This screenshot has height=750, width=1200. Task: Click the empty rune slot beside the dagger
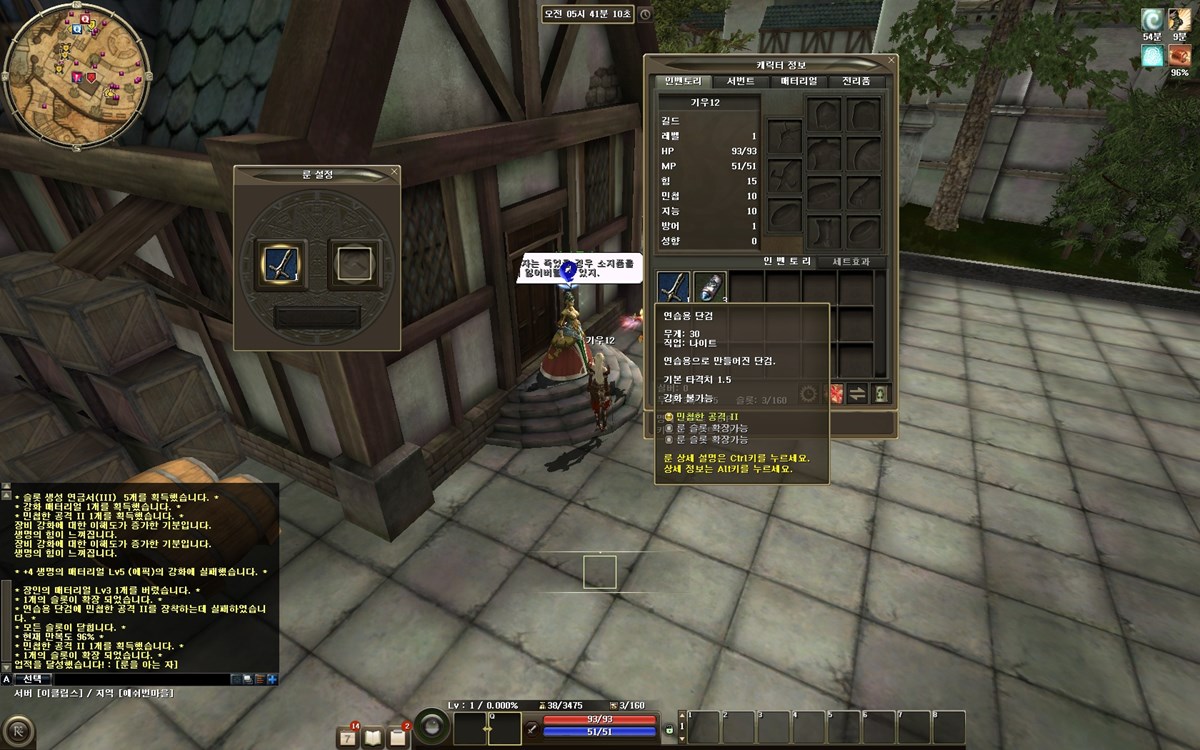[351, 263]
